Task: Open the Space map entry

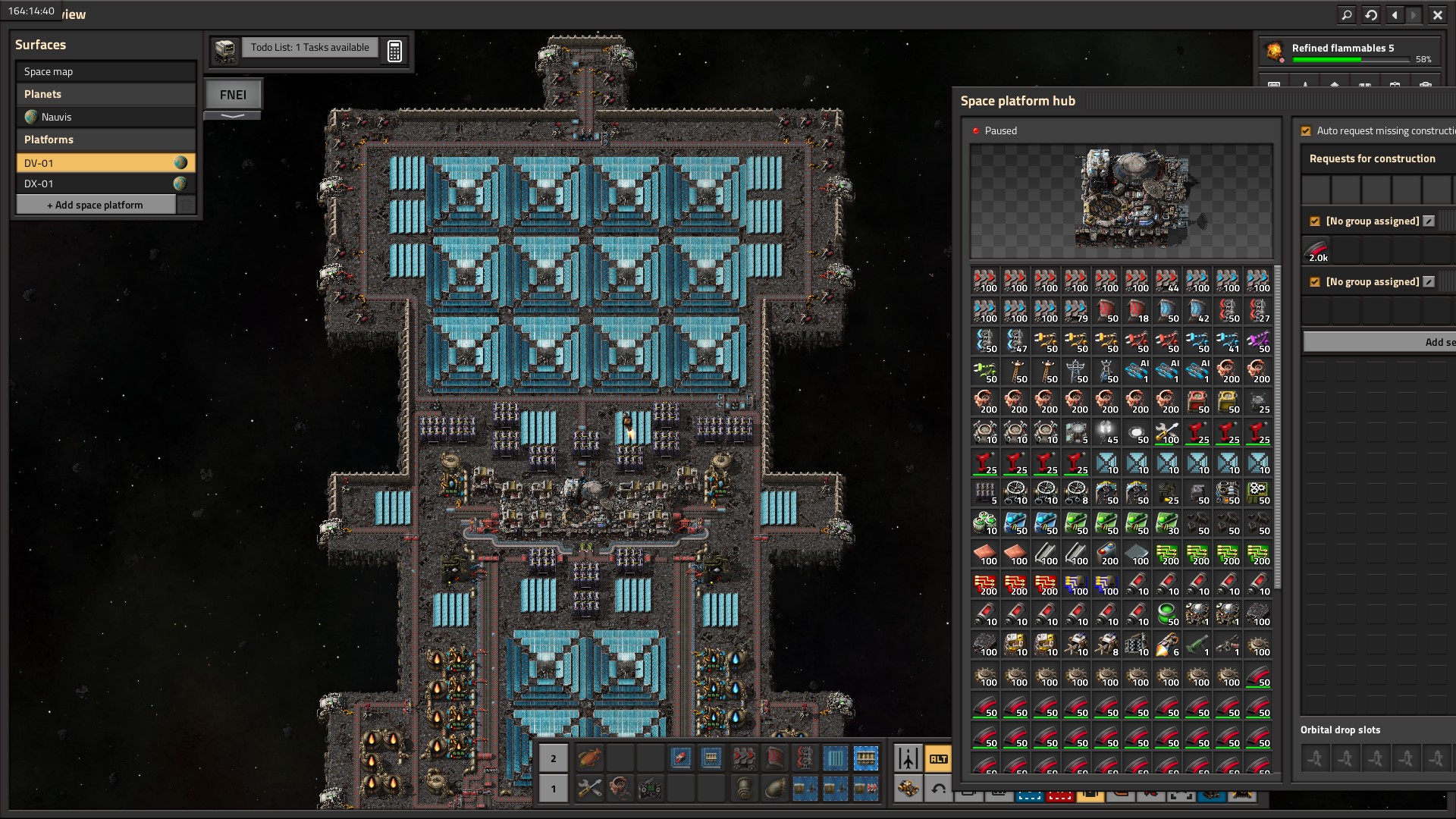Action: [x=105, y=71]
